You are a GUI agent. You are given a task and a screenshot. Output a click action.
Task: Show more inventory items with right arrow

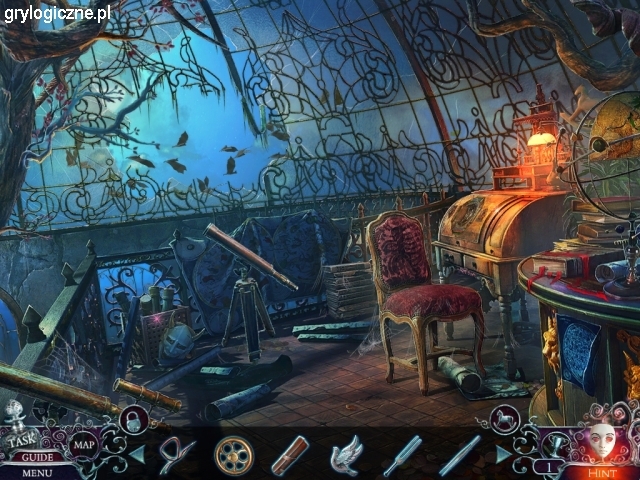pyautogui.click(x=503, y=455)
